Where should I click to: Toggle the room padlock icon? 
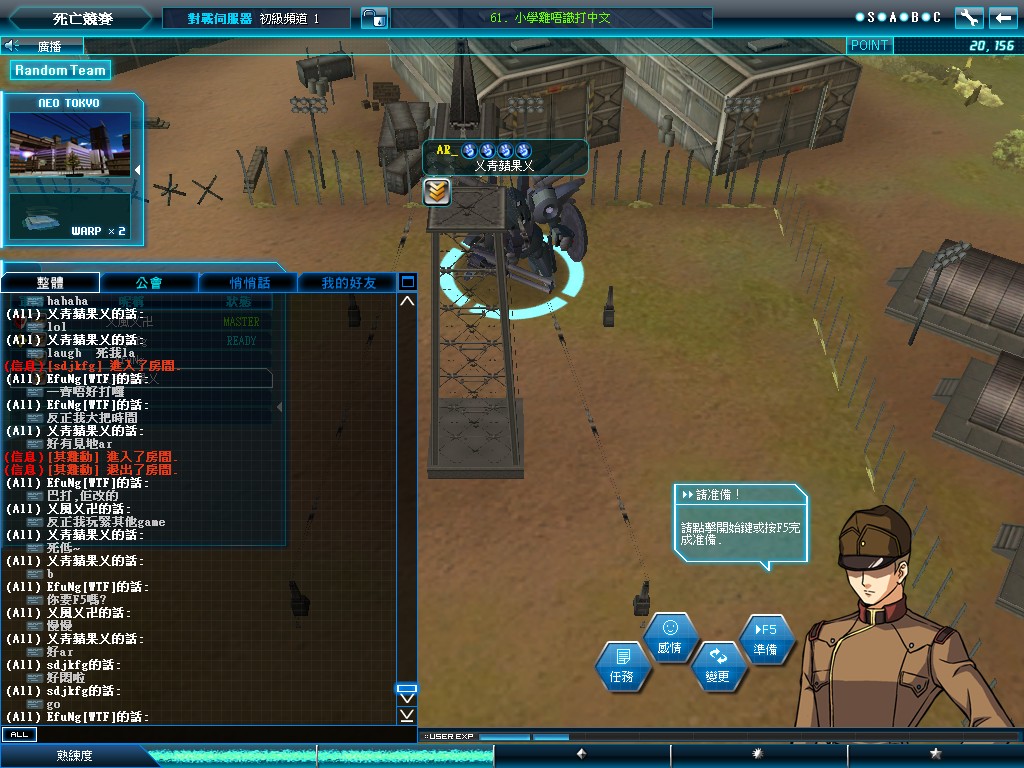(372, 18)
